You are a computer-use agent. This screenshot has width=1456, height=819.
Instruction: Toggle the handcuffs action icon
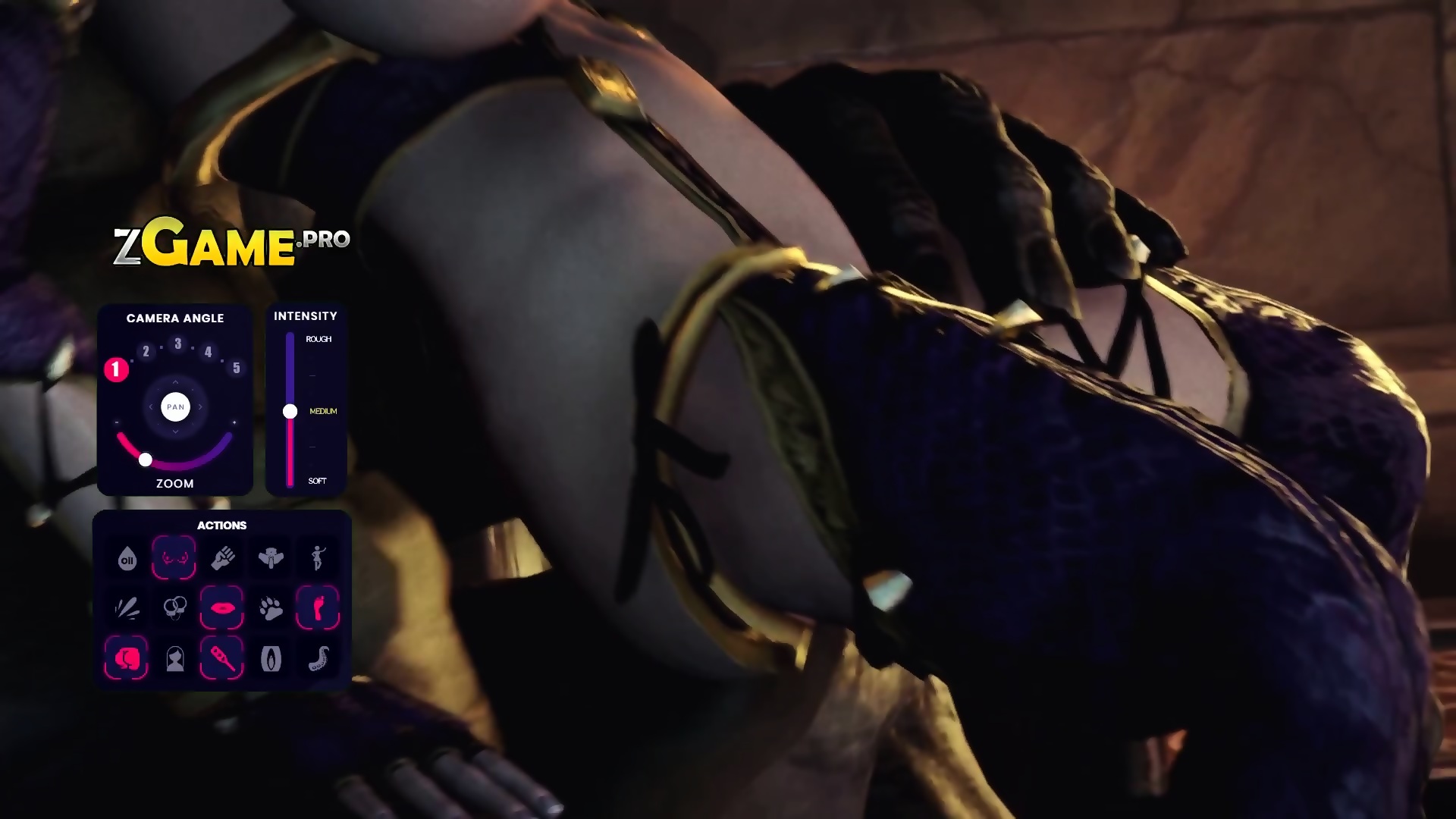(x=175, y=607)
